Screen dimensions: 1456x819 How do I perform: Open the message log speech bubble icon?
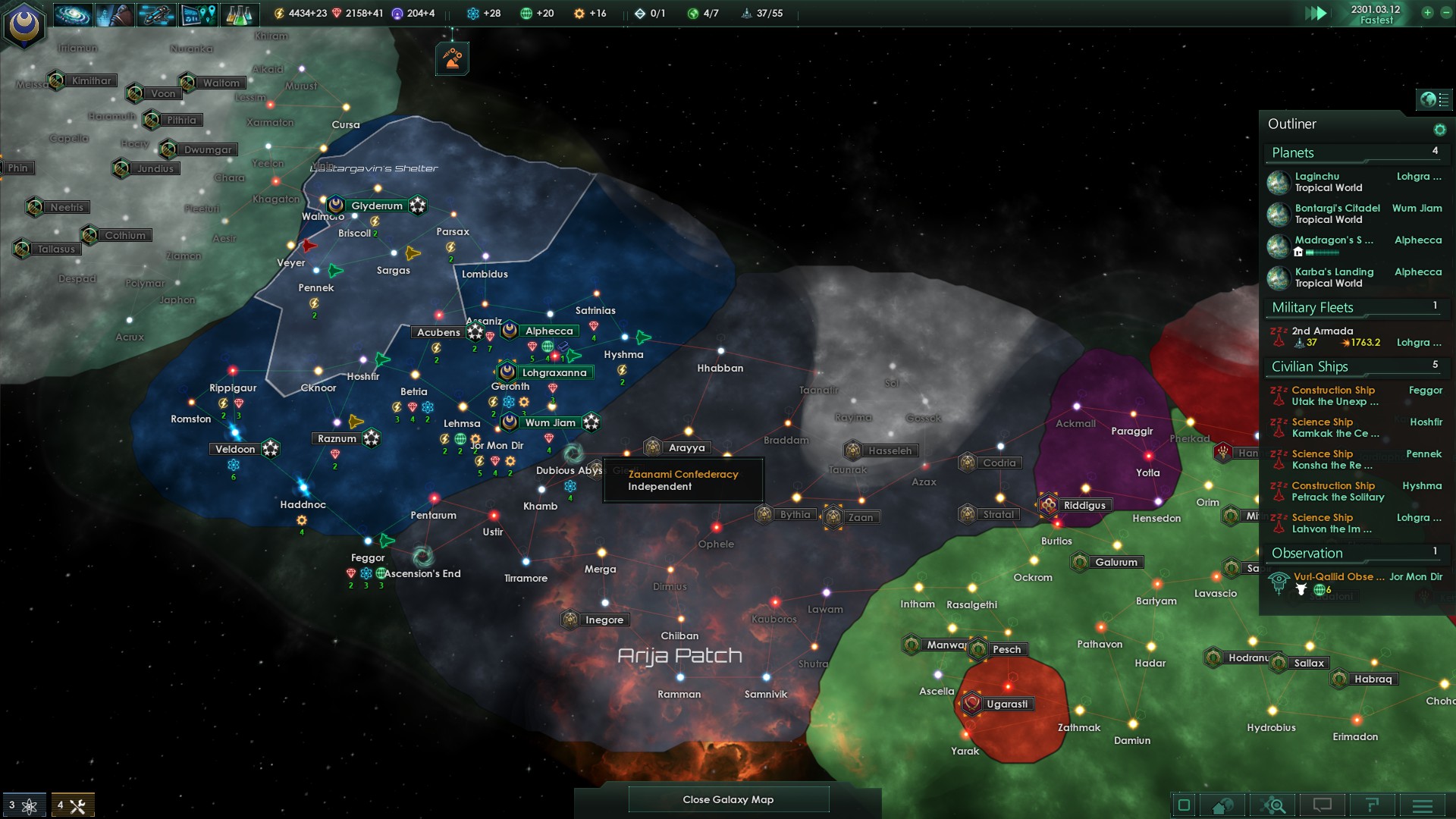(1323, 805)
